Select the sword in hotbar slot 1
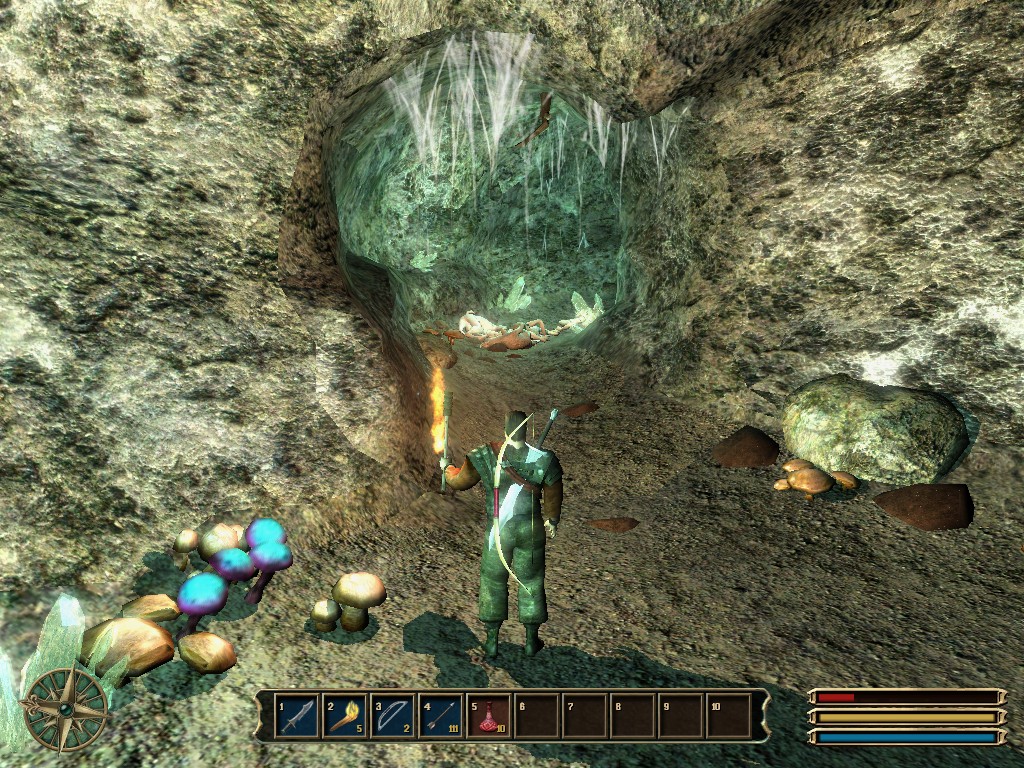 coord(297,716)
